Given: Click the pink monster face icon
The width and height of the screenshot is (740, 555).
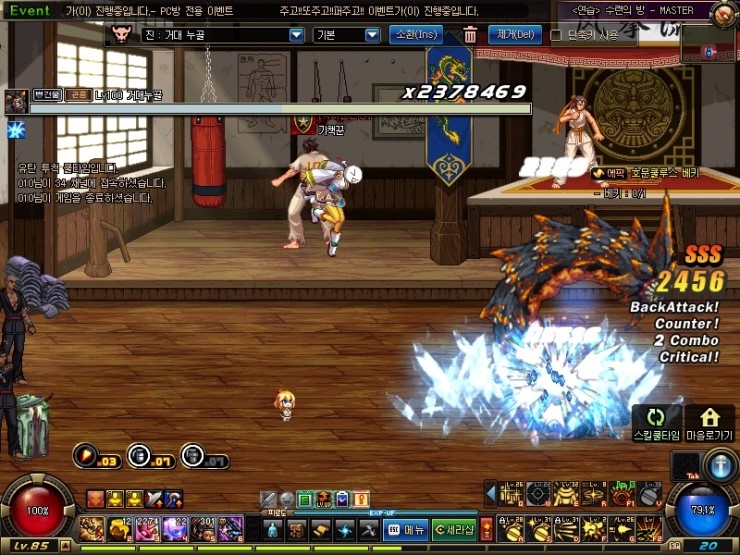Looking at the screenshot, I should 124,35.
